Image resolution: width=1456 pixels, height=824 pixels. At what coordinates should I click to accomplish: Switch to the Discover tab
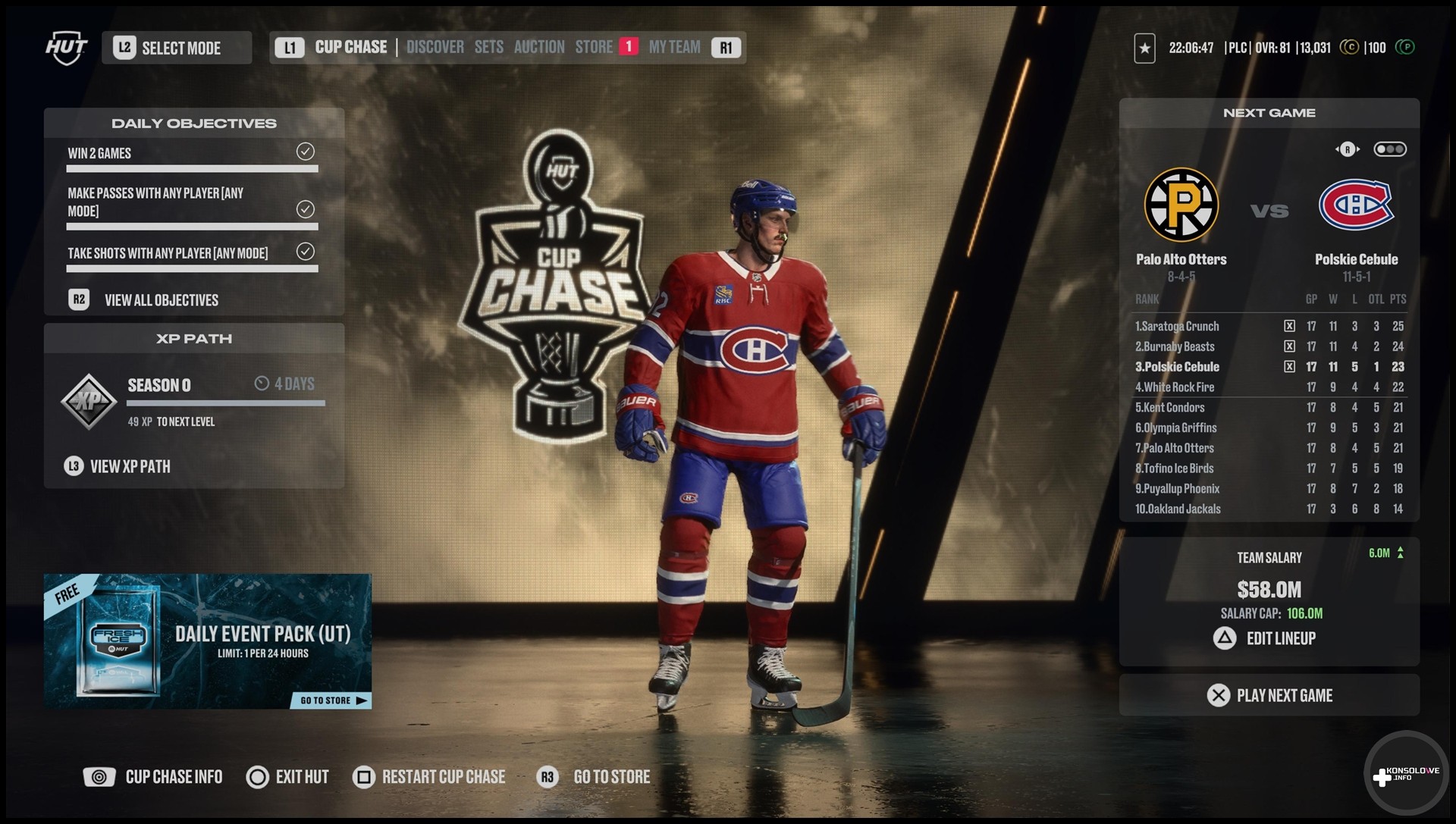pos(435,47)
